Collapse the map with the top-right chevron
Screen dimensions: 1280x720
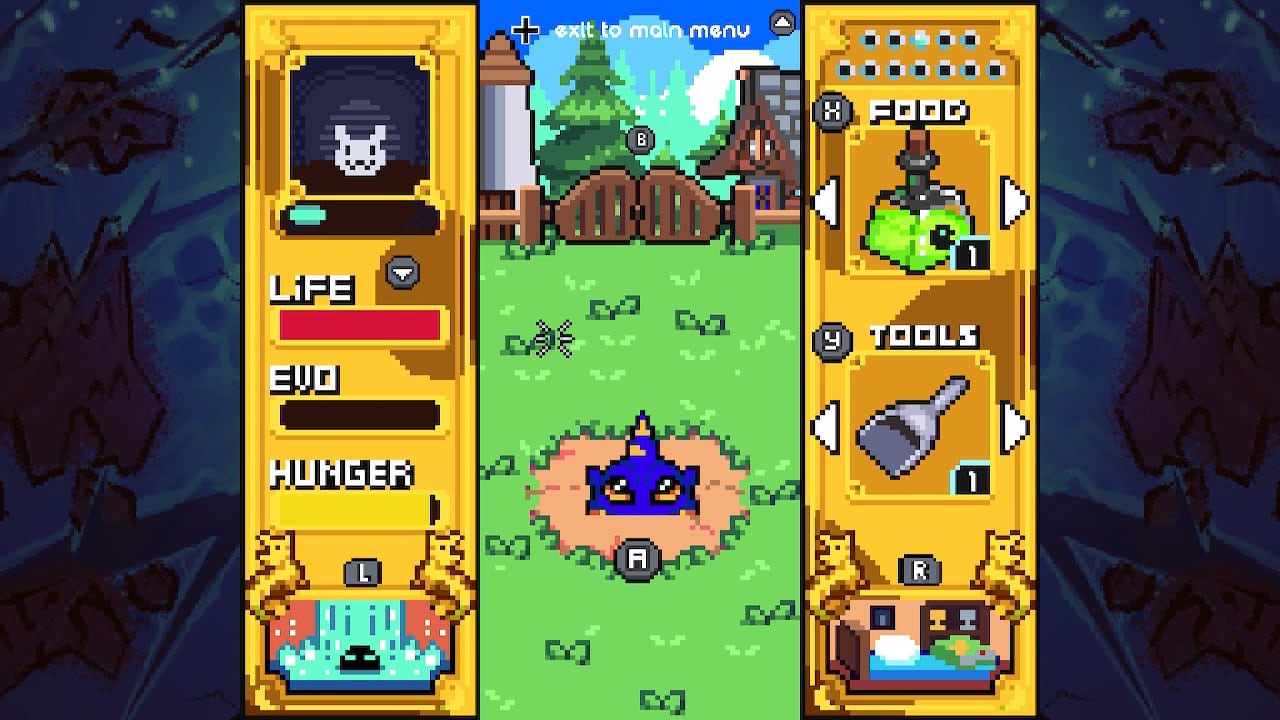coord(781,20)
